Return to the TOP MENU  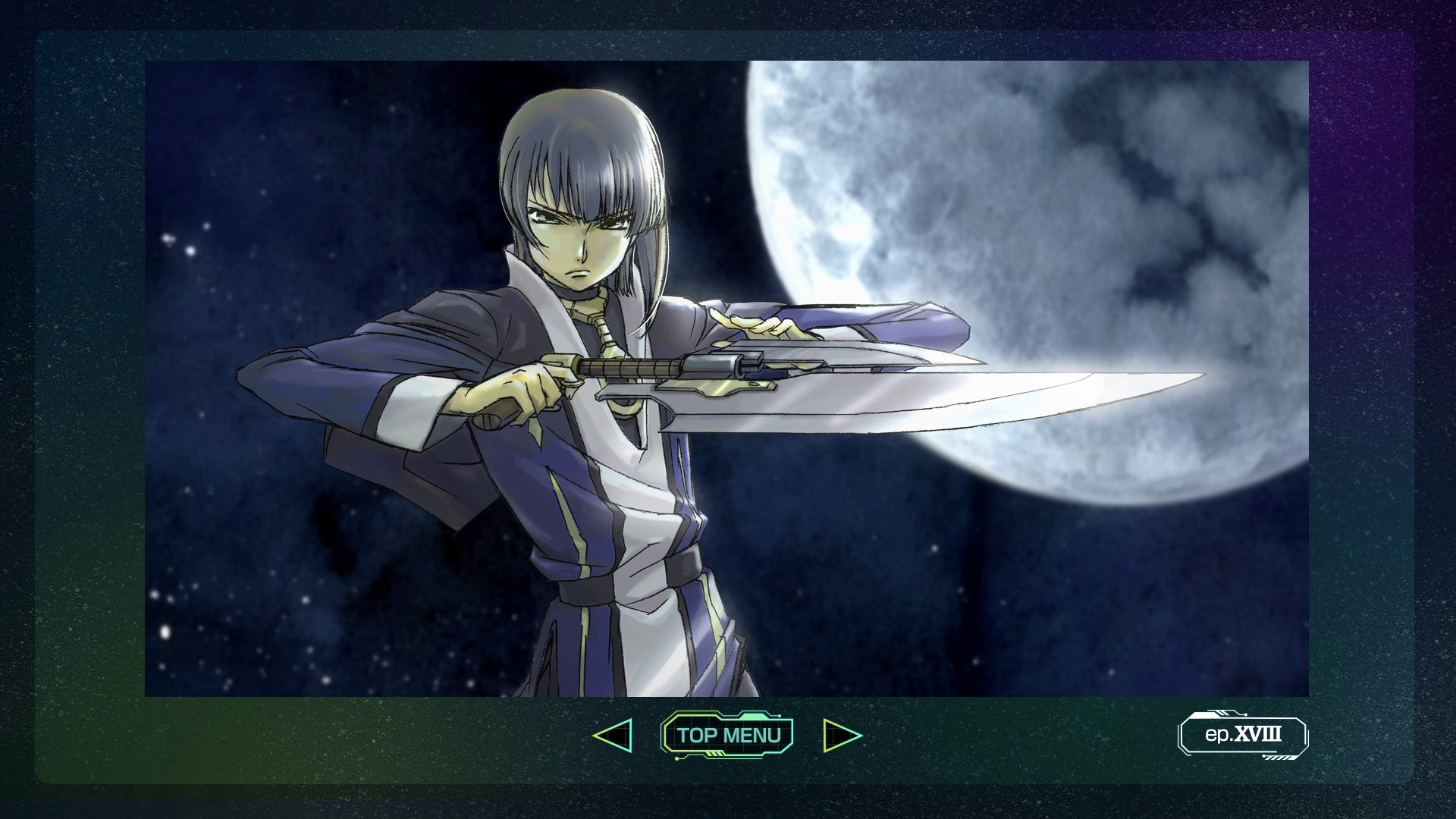[727, 735]
